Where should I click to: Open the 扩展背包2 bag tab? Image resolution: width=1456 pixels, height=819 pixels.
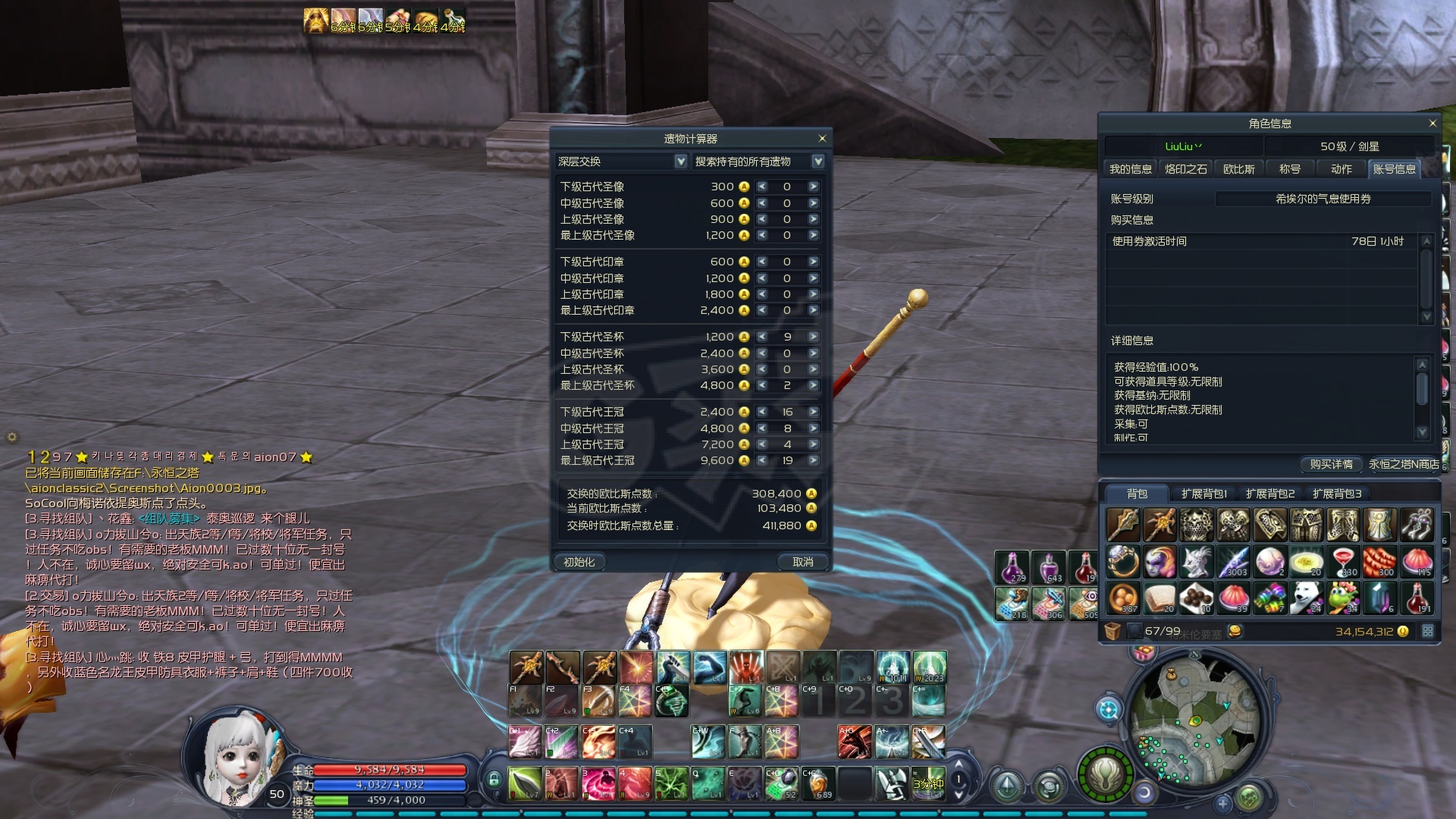[1270, 494]
